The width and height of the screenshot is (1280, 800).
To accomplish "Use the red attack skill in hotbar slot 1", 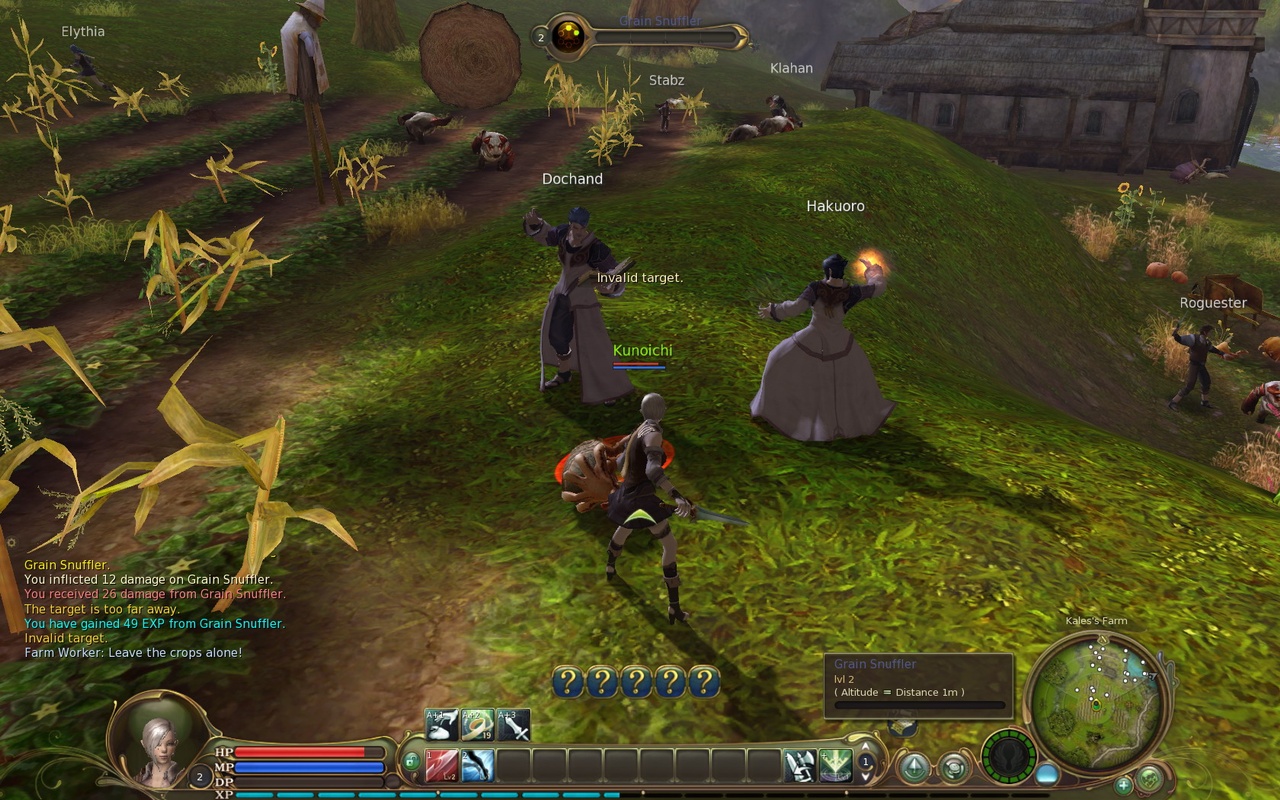I will click(440, 765).
